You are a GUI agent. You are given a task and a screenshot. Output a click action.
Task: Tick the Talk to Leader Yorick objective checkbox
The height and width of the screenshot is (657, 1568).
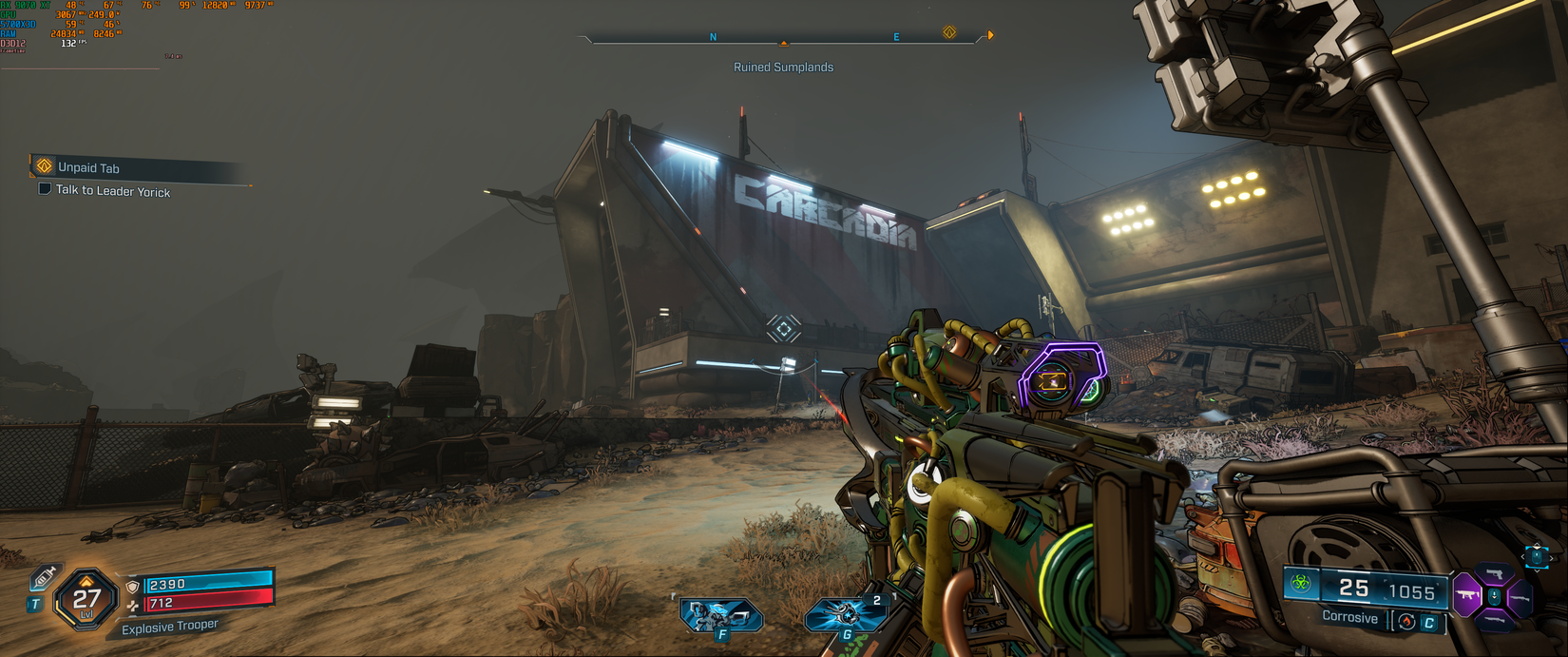click(x=45, y=189)
